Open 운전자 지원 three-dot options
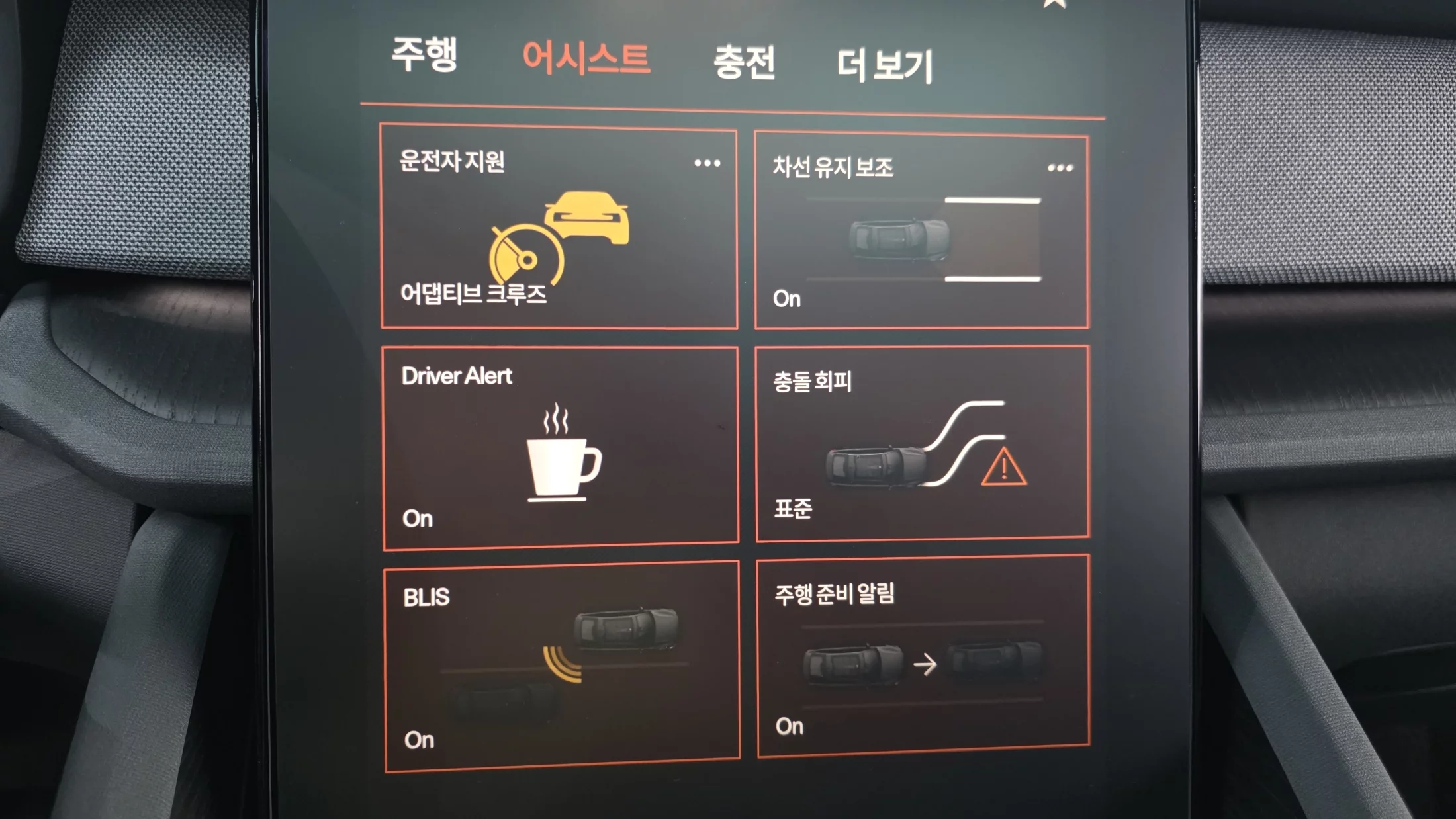 pos(707,163)
